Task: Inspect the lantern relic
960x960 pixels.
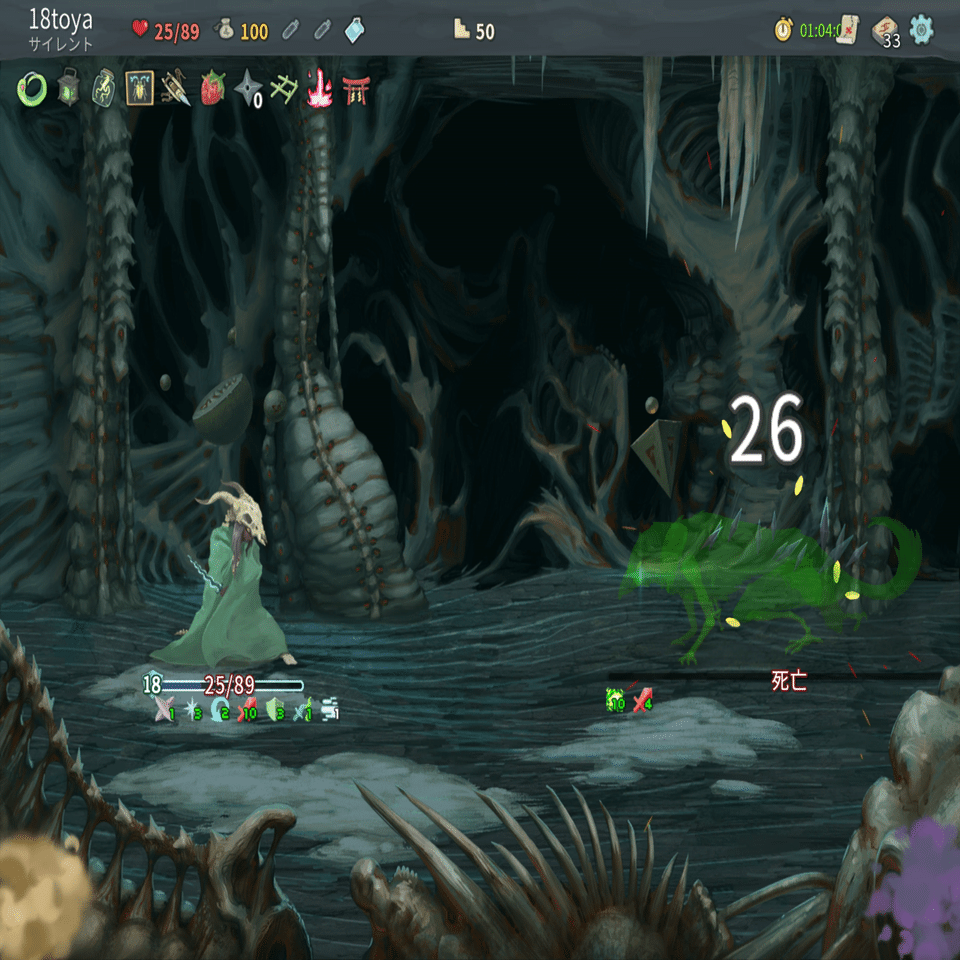Action: [68, 89]
